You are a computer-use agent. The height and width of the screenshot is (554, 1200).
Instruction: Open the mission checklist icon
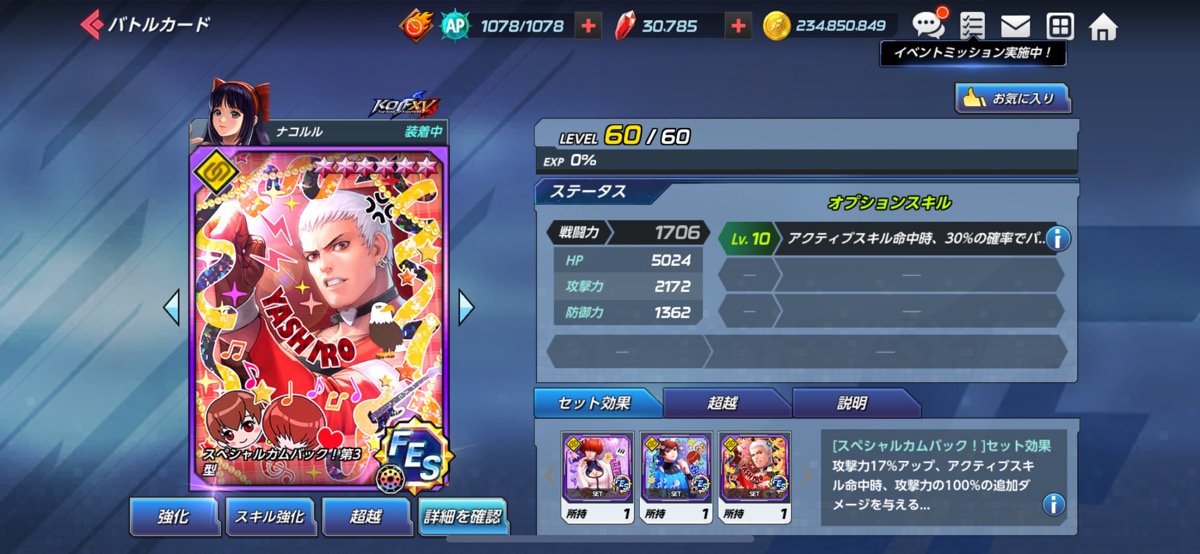click(x=971, y=26)
